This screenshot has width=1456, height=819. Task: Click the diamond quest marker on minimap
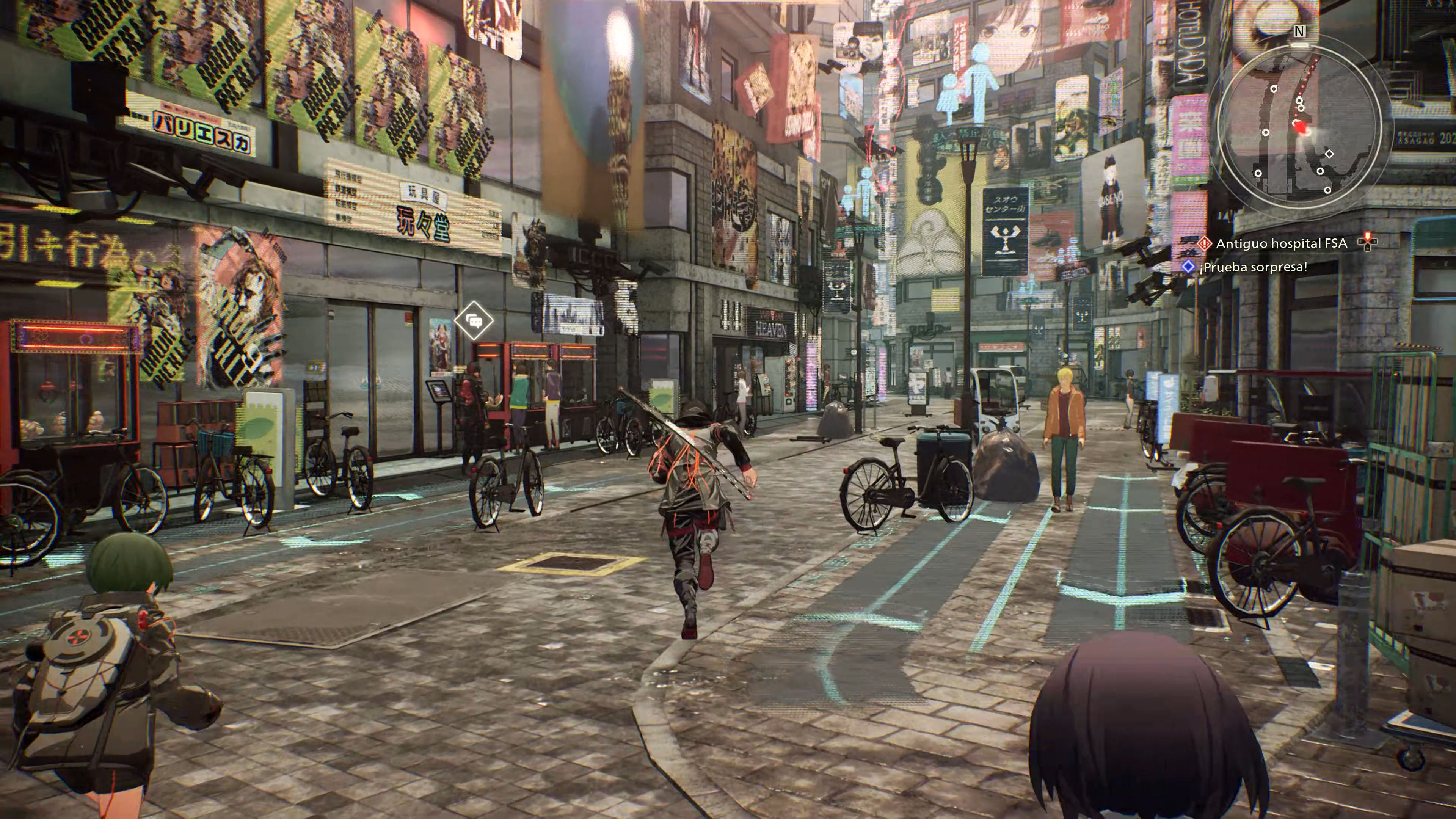[1329, 154]
